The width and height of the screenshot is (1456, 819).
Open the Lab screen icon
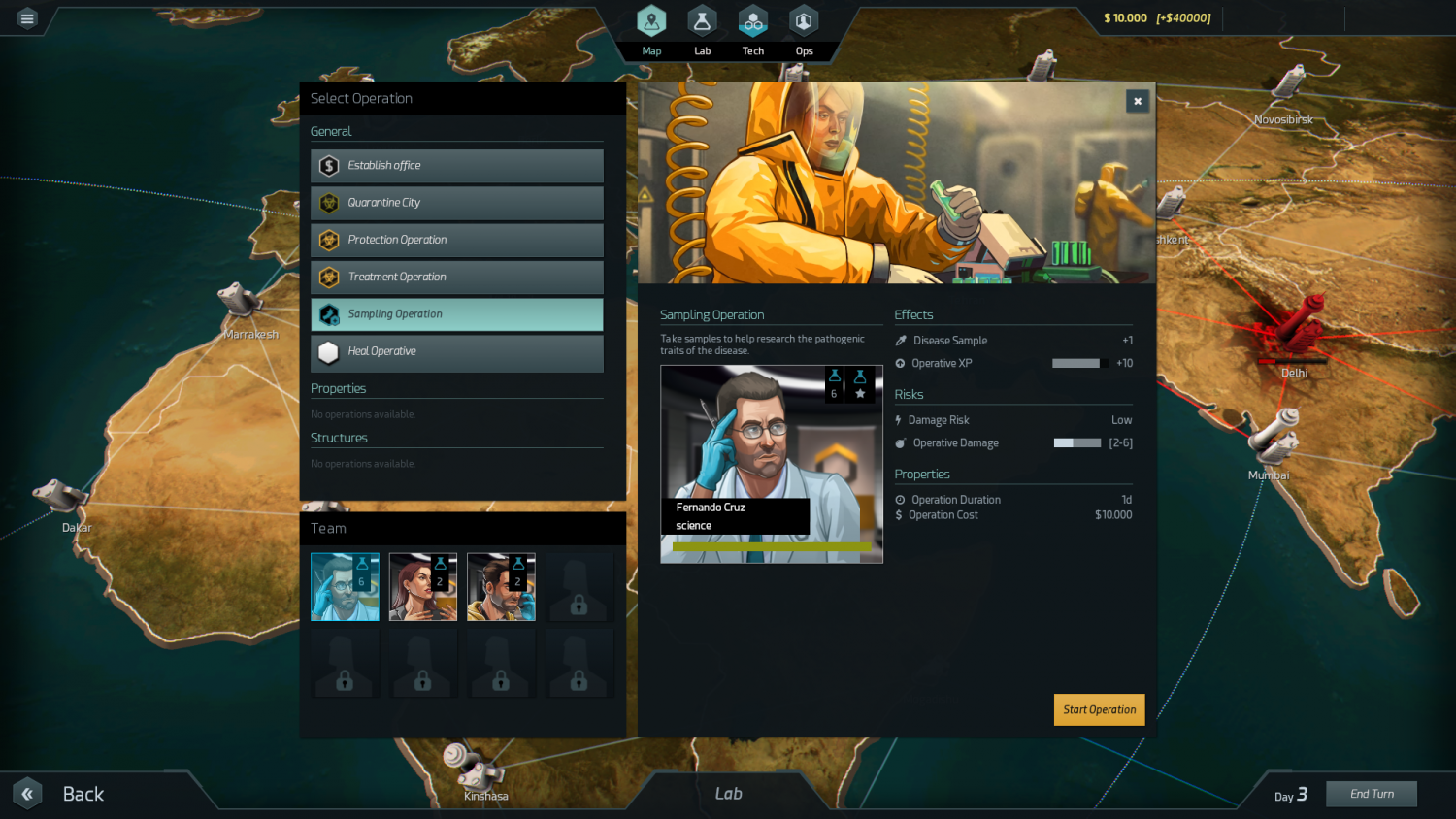(702, 19)
